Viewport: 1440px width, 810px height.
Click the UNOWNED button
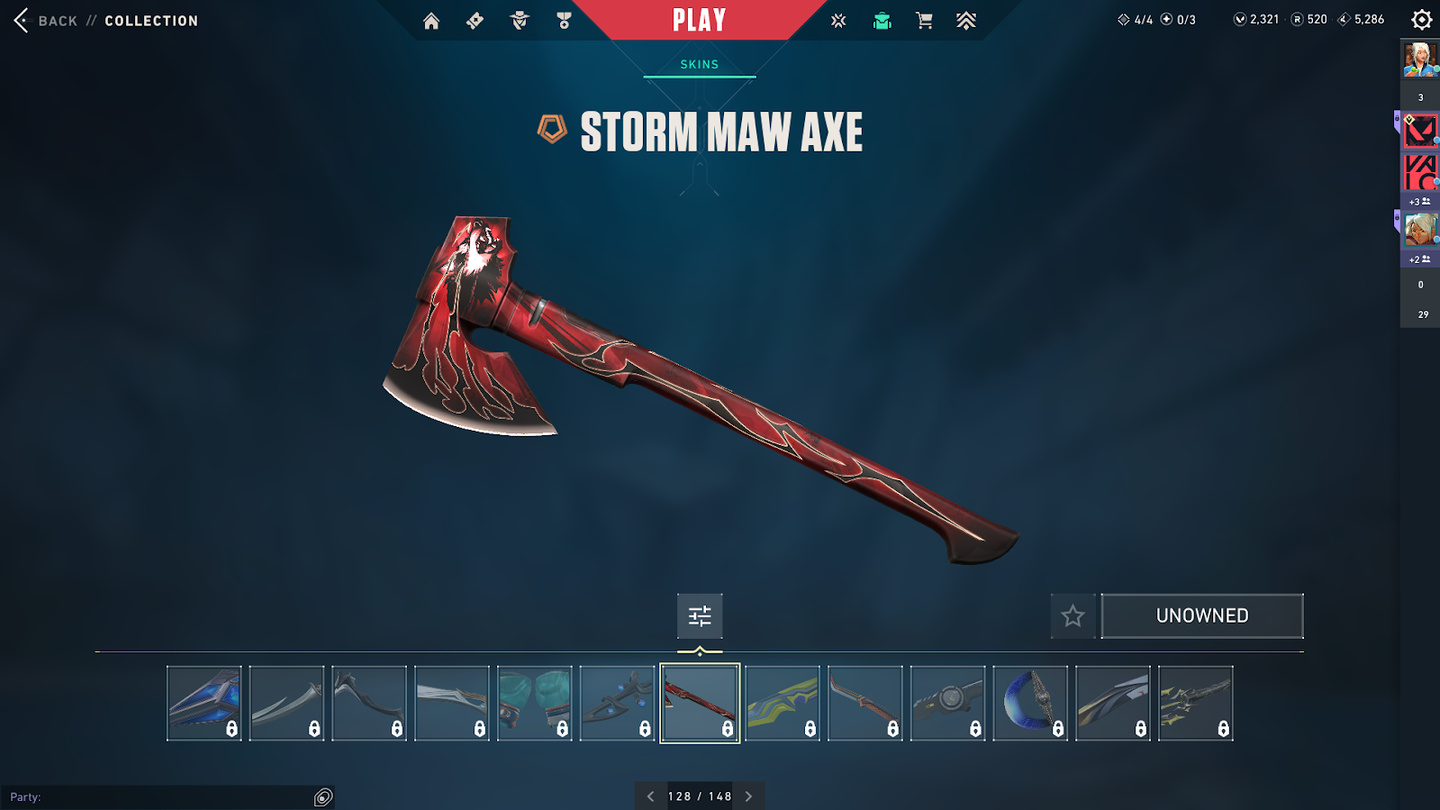coord(1202,616)
